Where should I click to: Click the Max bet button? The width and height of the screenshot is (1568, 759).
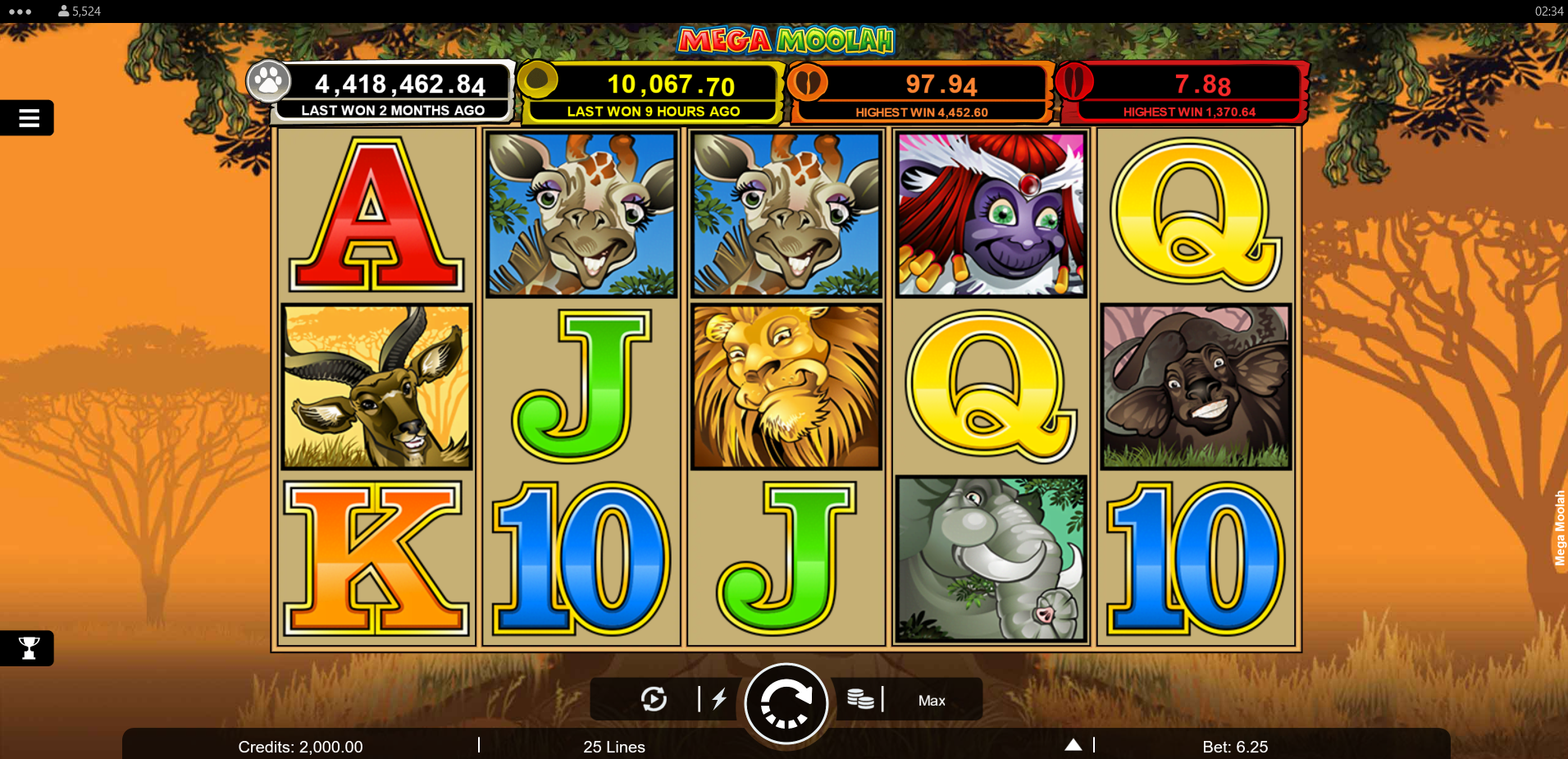pyautogui.click(x=931, y=699)
